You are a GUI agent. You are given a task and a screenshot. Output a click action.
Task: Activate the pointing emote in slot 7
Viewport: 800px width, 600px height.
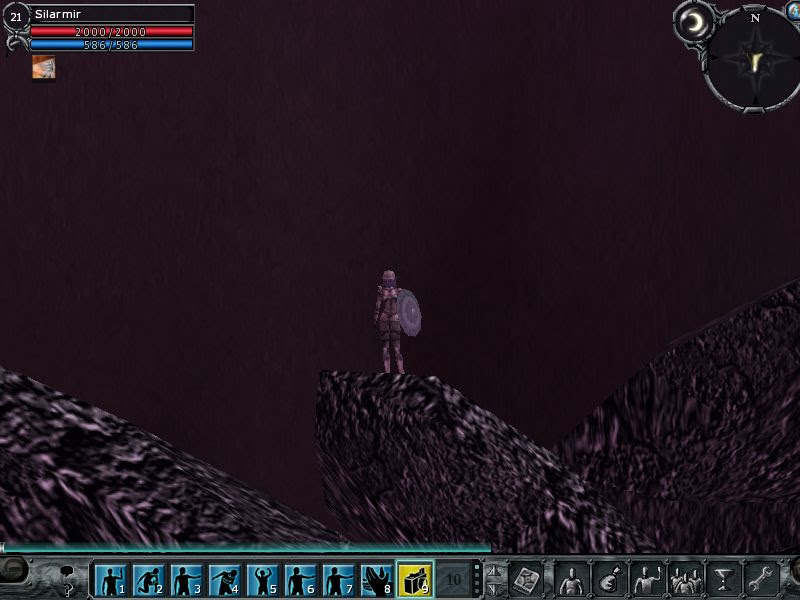tap(338, 579)
